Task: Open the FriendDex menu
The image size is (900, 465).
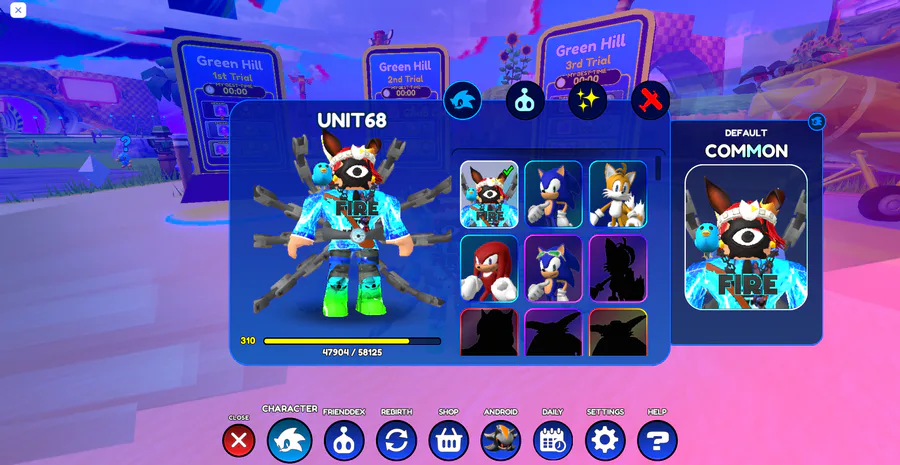Action: point(344,440)
